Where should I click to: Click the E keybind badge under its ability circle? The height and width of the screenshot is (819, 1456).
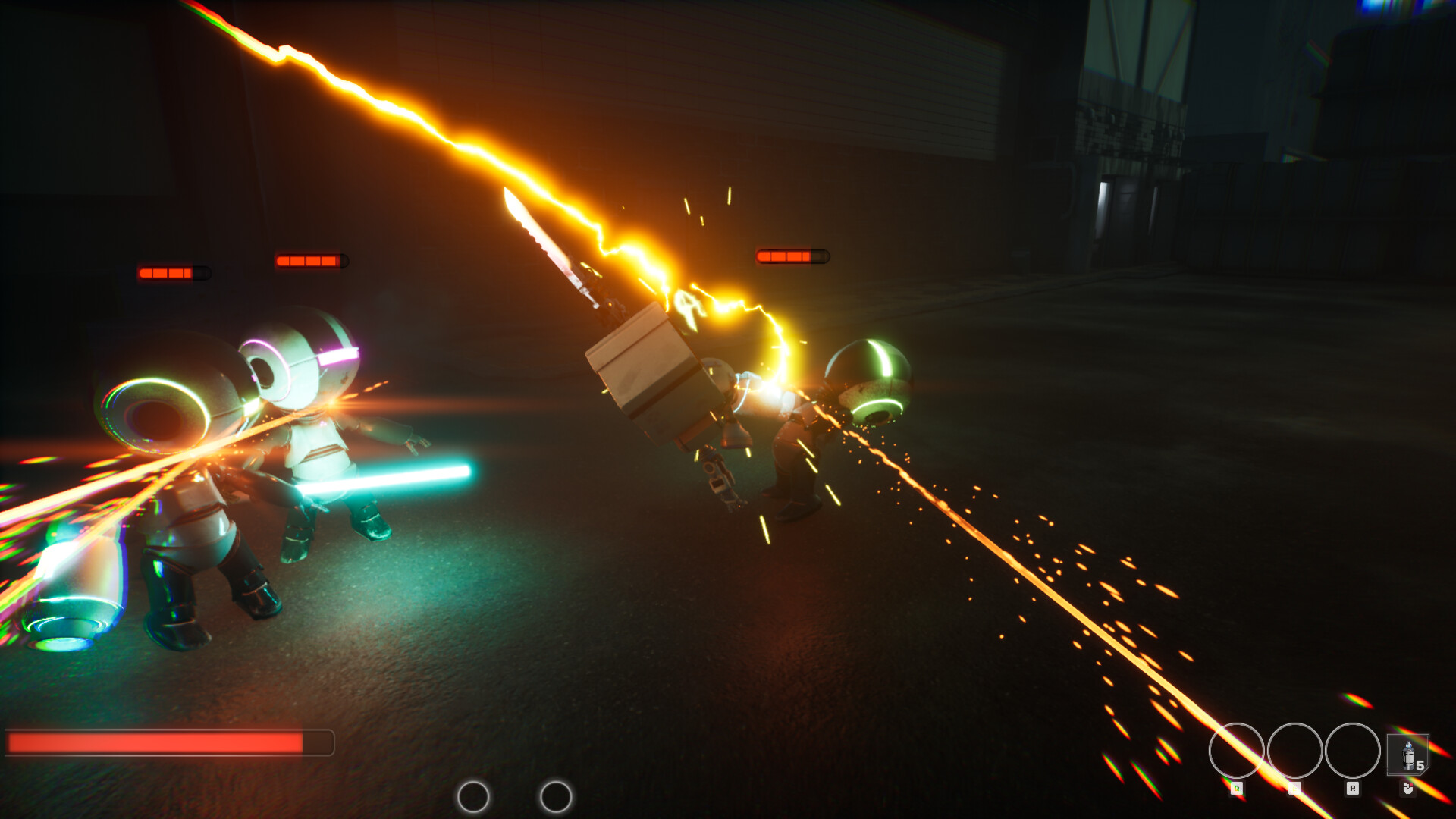point(1294,788)
